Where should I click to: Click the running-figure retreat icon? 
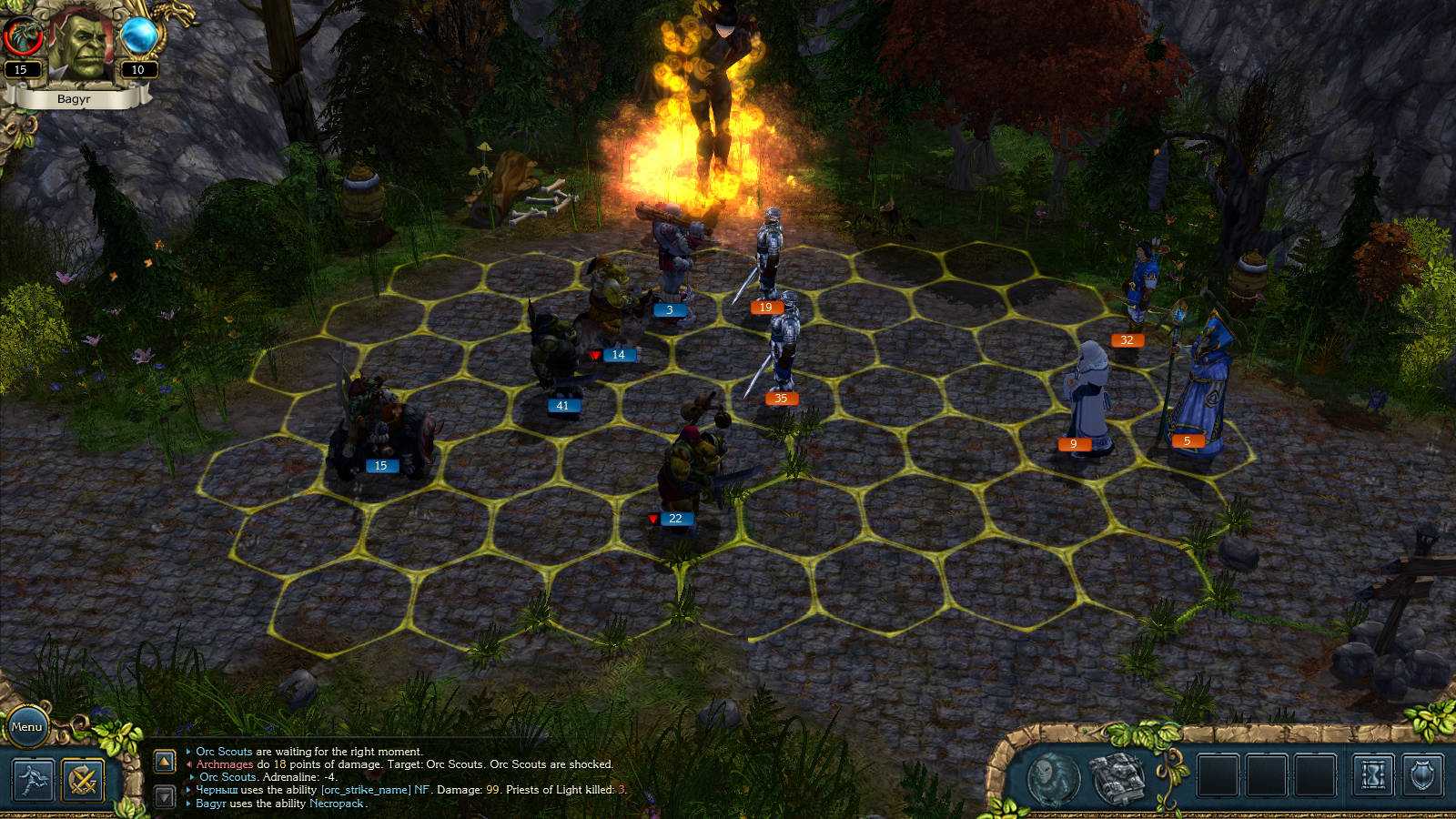pos(32,780)
